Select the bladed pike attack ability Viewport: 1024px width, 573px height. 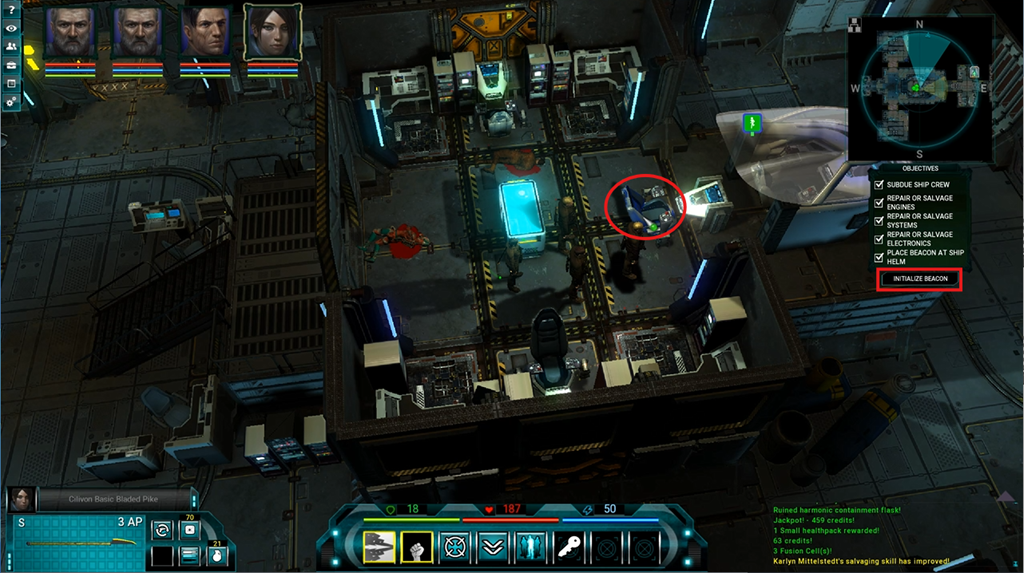pos(379,547)
